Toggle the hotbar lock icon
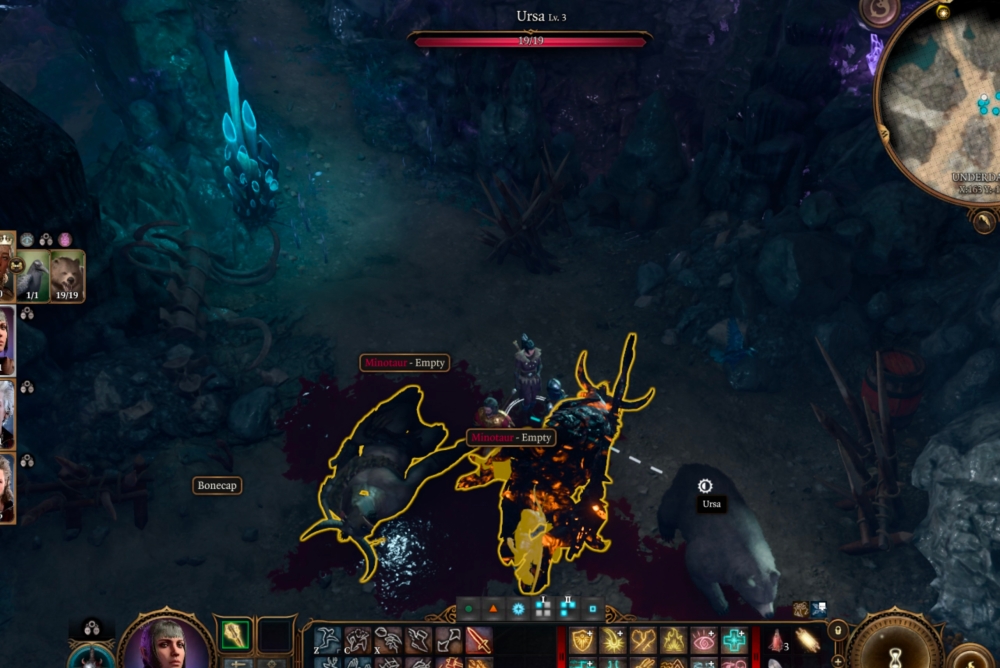 click(838, 630)
